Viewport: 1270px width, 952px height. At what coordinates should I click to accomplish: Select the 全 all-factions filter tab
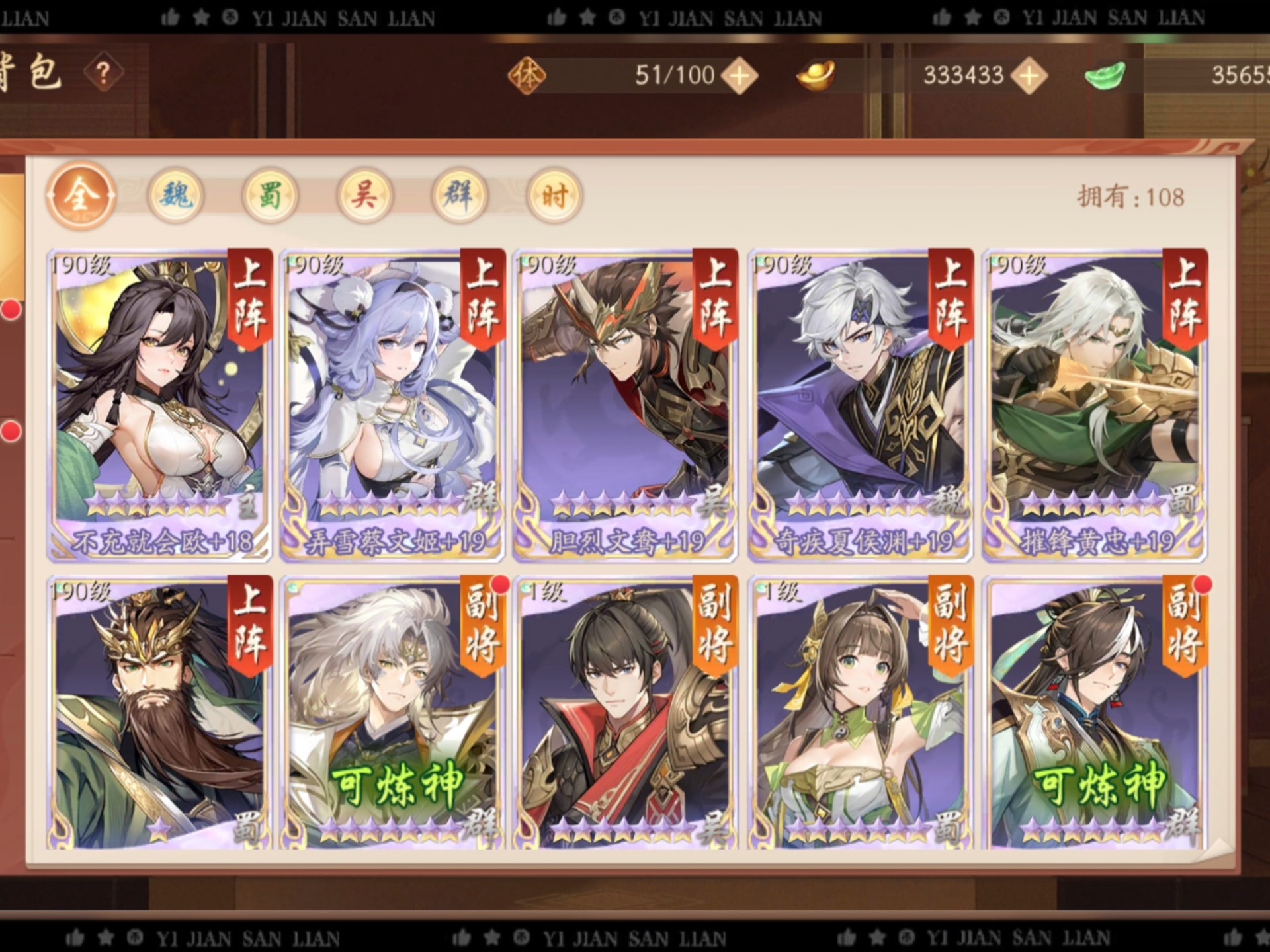click(x=81, y=196)
